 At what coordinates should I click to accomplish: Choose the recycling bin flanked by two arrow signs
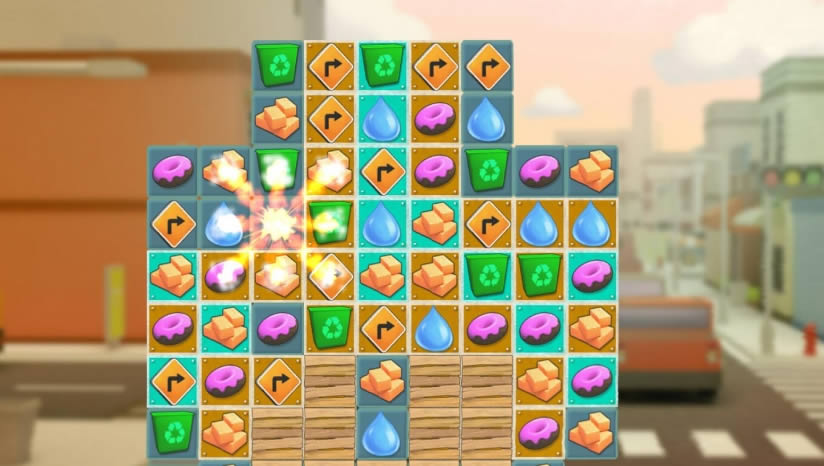(x=382, y=65)
